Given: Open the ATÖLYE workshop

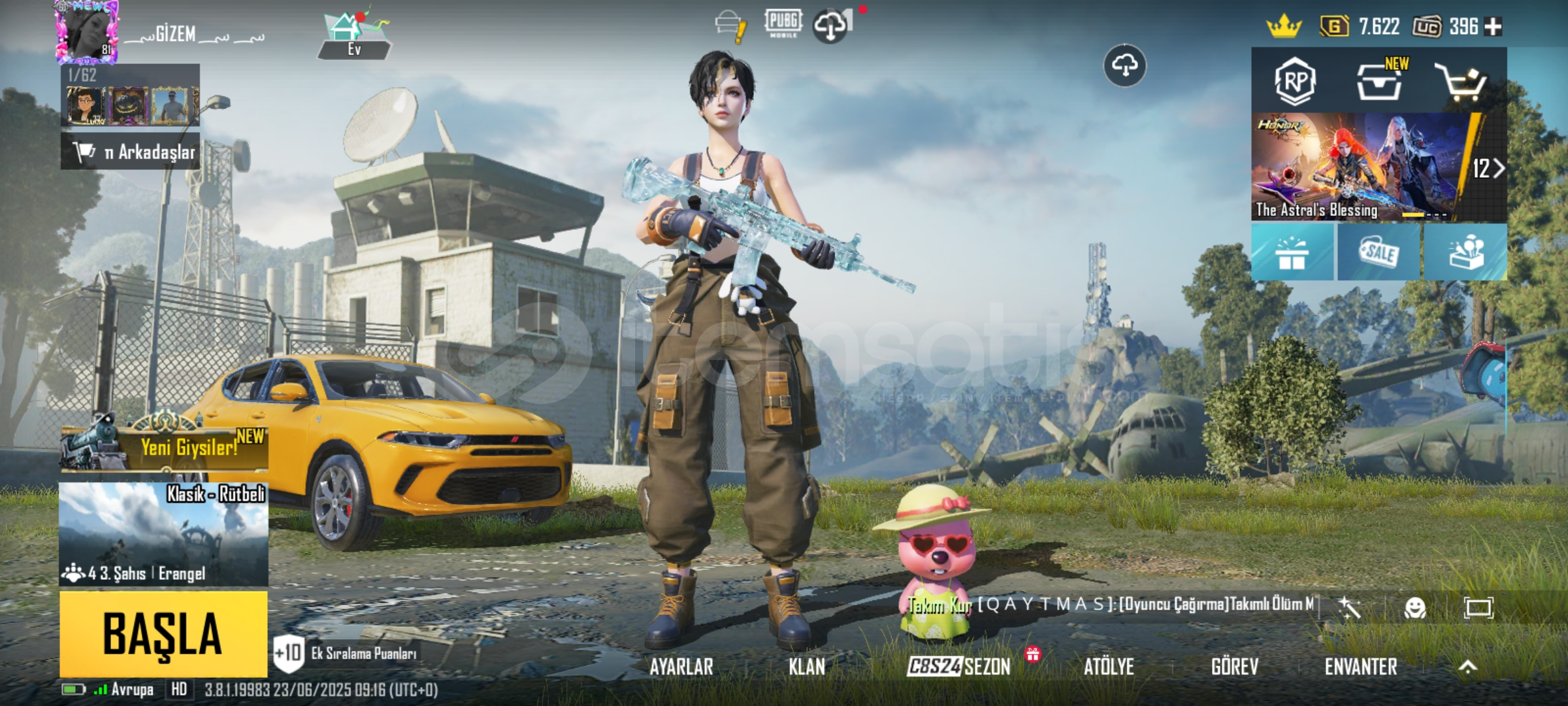Looking at the screenshot, I should [x=1109, y=667].
